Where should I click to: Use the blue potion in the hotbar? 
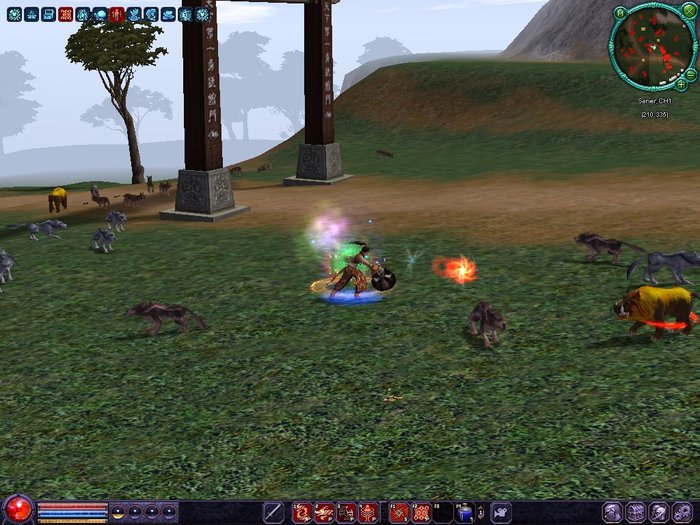coord(464,512)
